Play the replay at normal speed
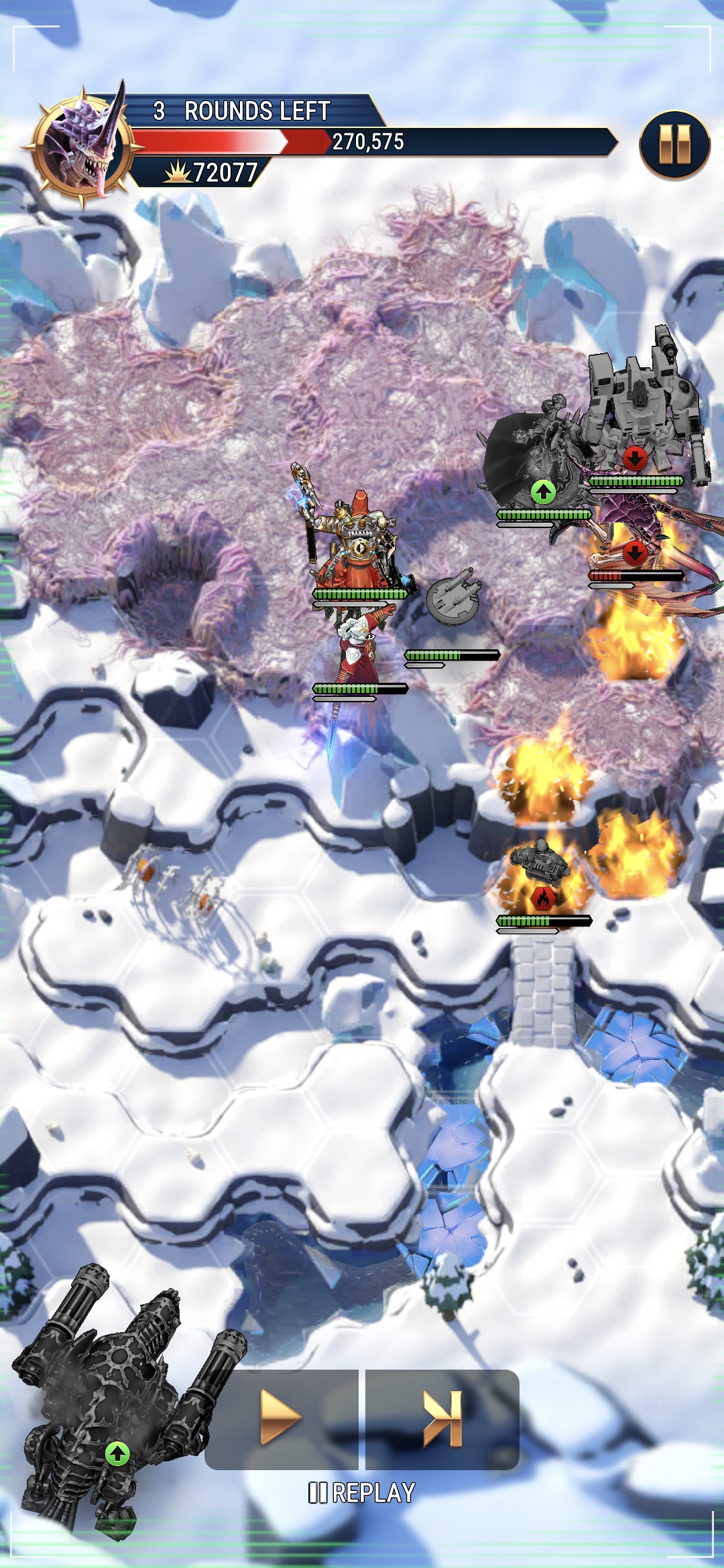Screen dimensions: 724x1568 click(x=282, y=1418)
